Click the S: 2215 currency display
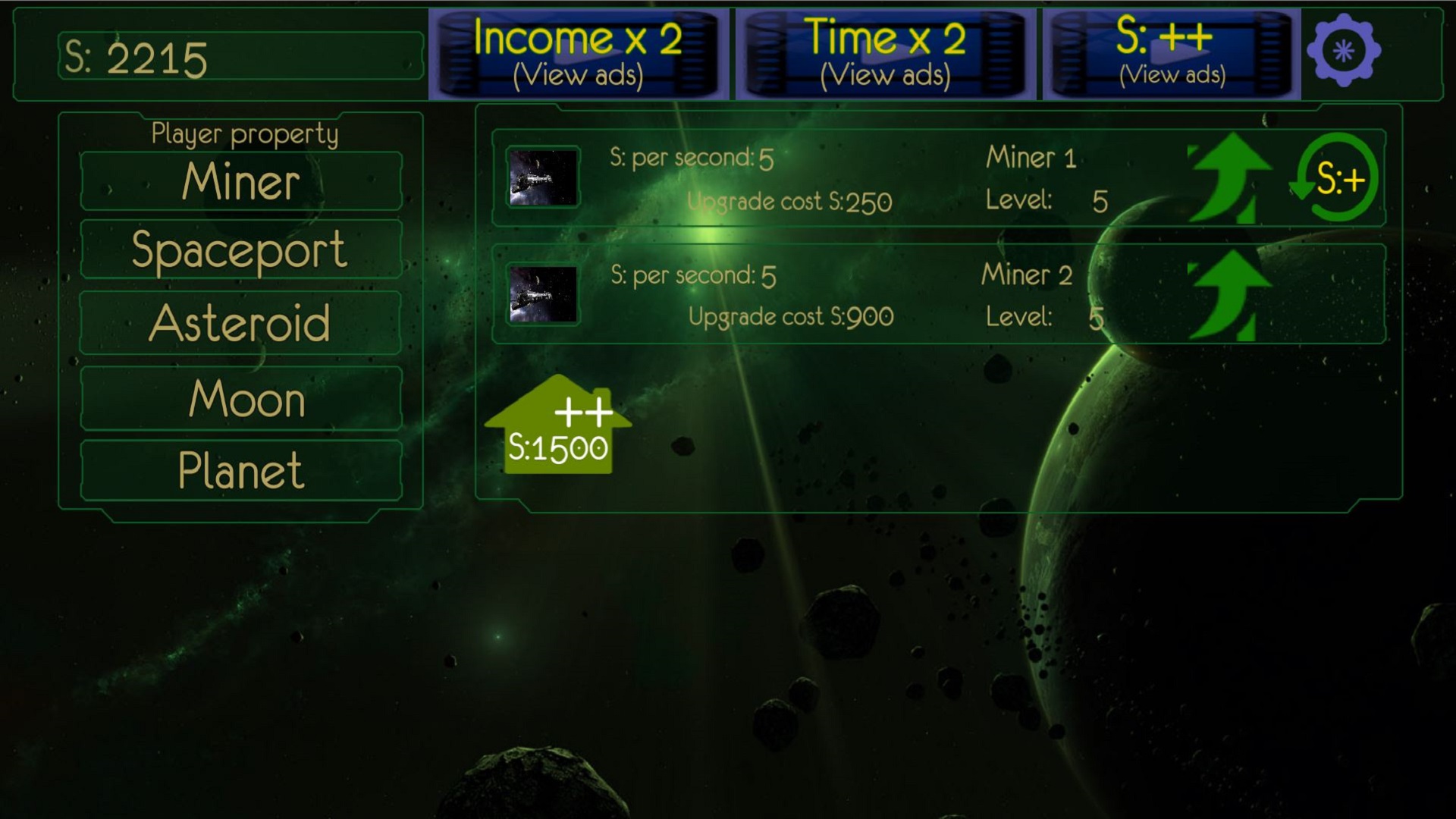The height and width of the screenshot is (819, 1456). coord(240,55)
